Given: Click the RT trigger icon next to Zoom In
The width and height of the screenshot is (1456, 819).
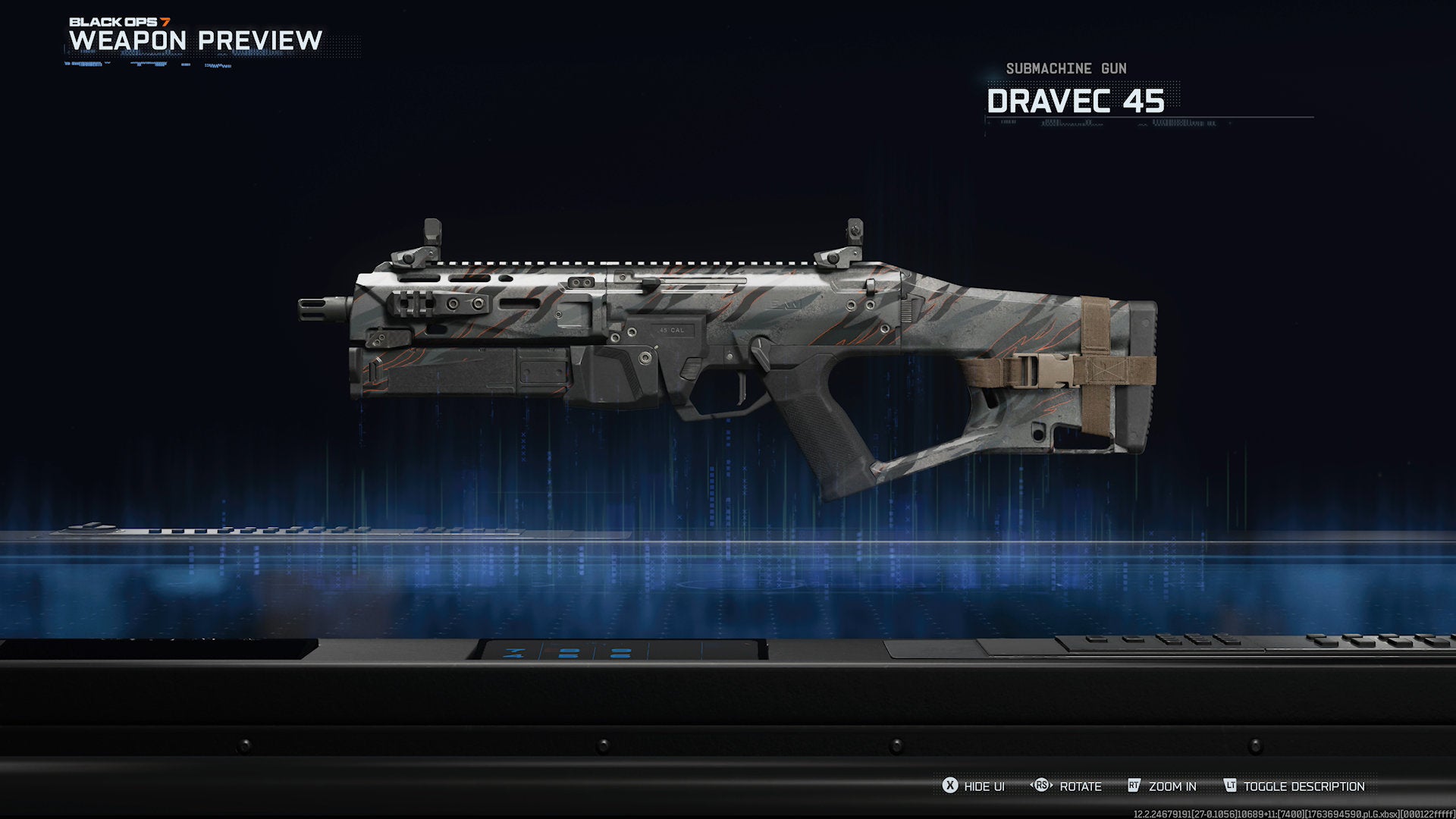Looking at the screenshot, I should [1133, 786].
